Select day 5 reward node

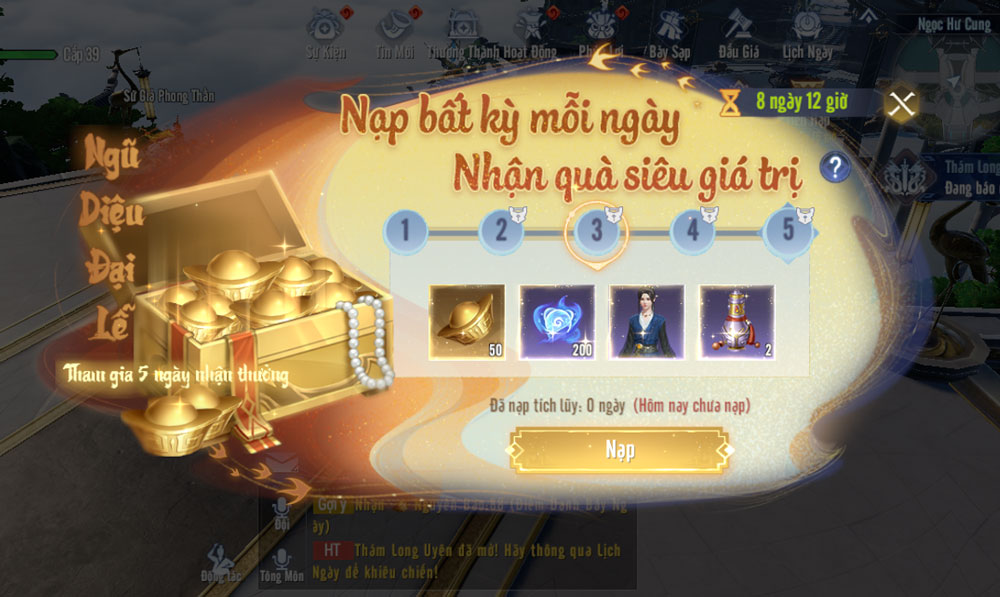[788, 231]
